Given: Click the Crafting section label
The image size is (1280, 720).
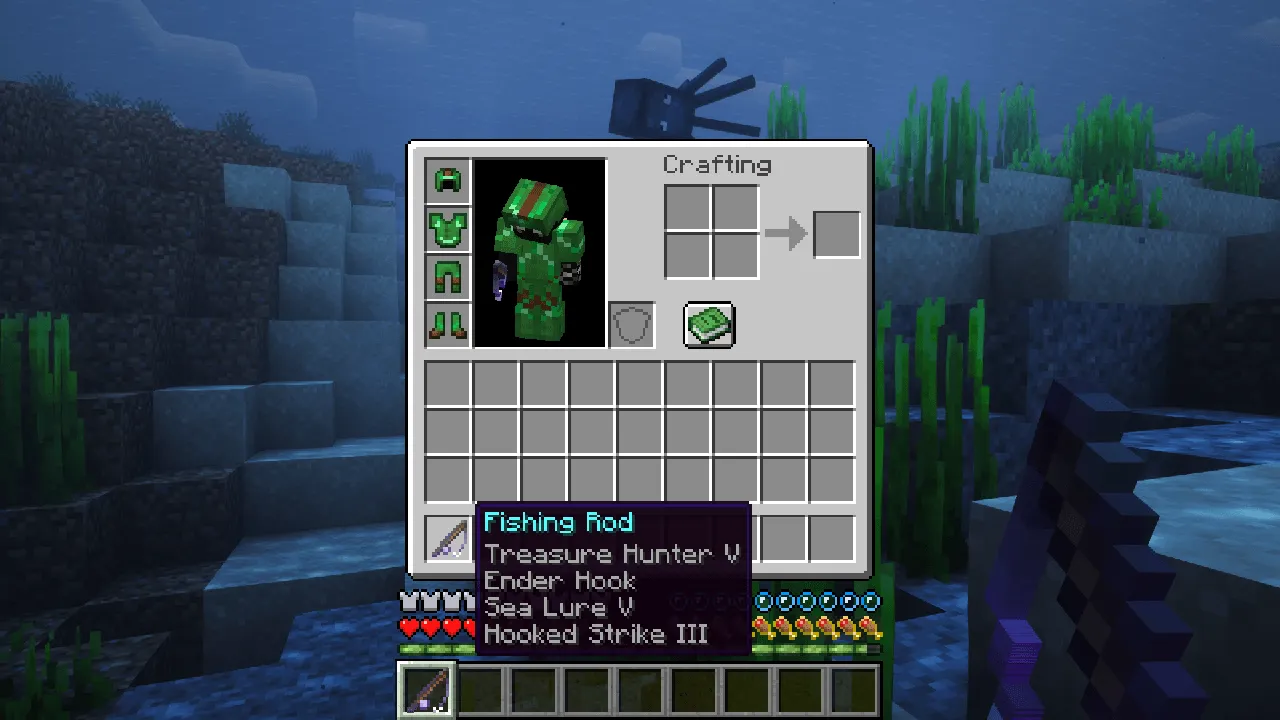Looking at the screenshot, I should (x=717, y=165).
